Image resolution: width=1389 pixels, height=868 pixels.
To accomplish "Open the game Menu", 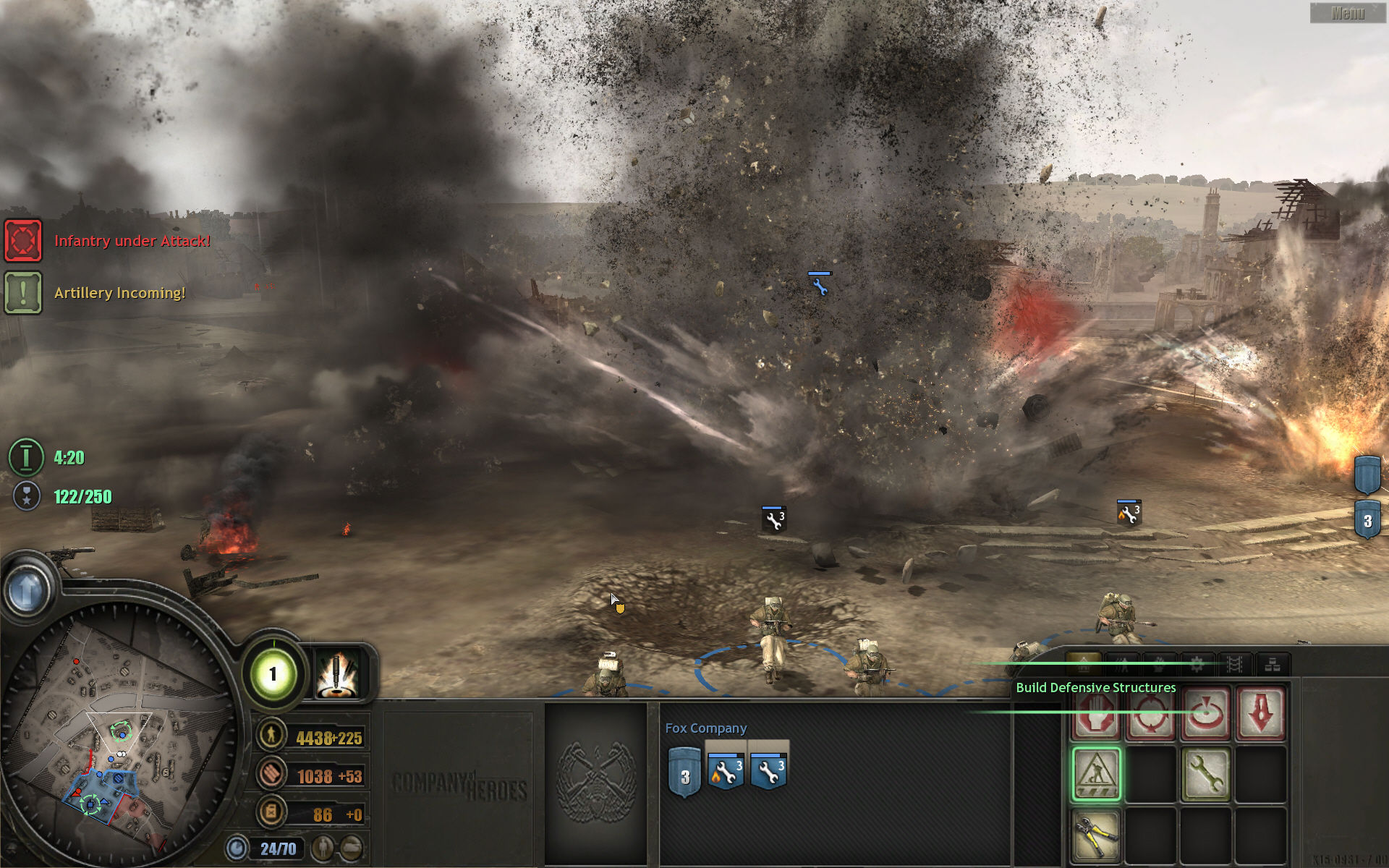I will click(1347, 13).
